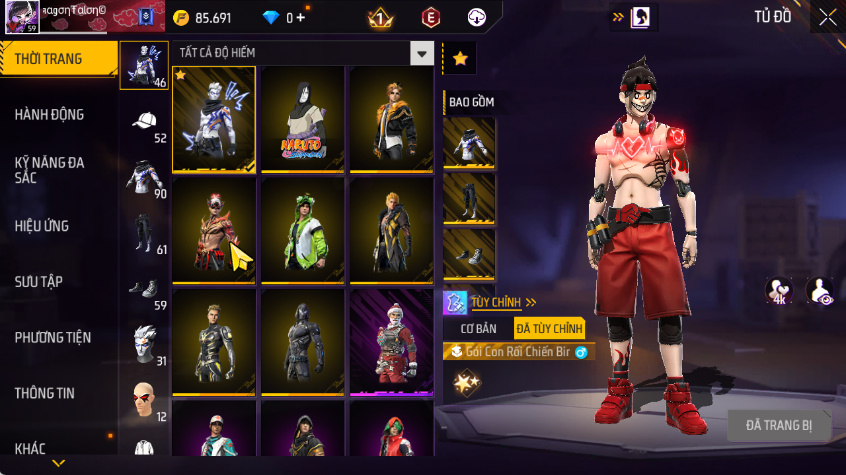The image size is (846, 475).
Task: Switch to the Hành Động tab
Action: (x=49, y=115)
